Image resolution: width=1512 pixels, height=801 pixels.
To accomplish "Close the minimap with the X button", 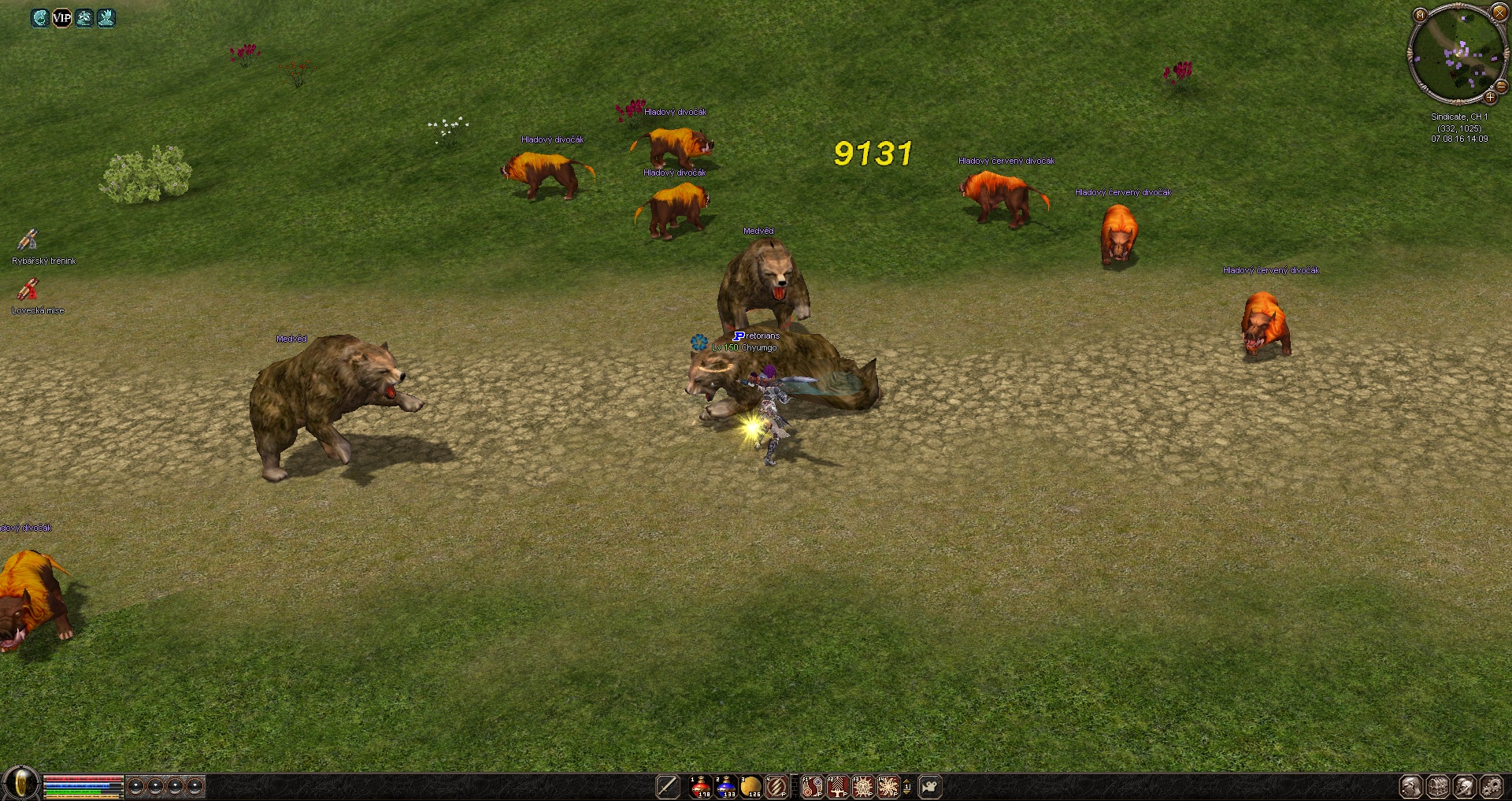I will 1499,13.
